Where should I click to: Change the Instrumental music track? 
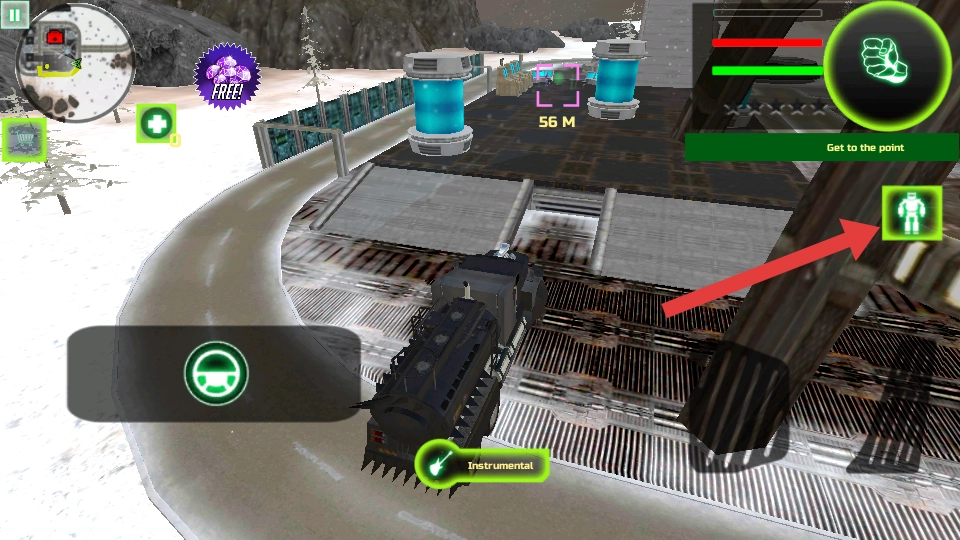pyautogui.click(x=483, y=465)
